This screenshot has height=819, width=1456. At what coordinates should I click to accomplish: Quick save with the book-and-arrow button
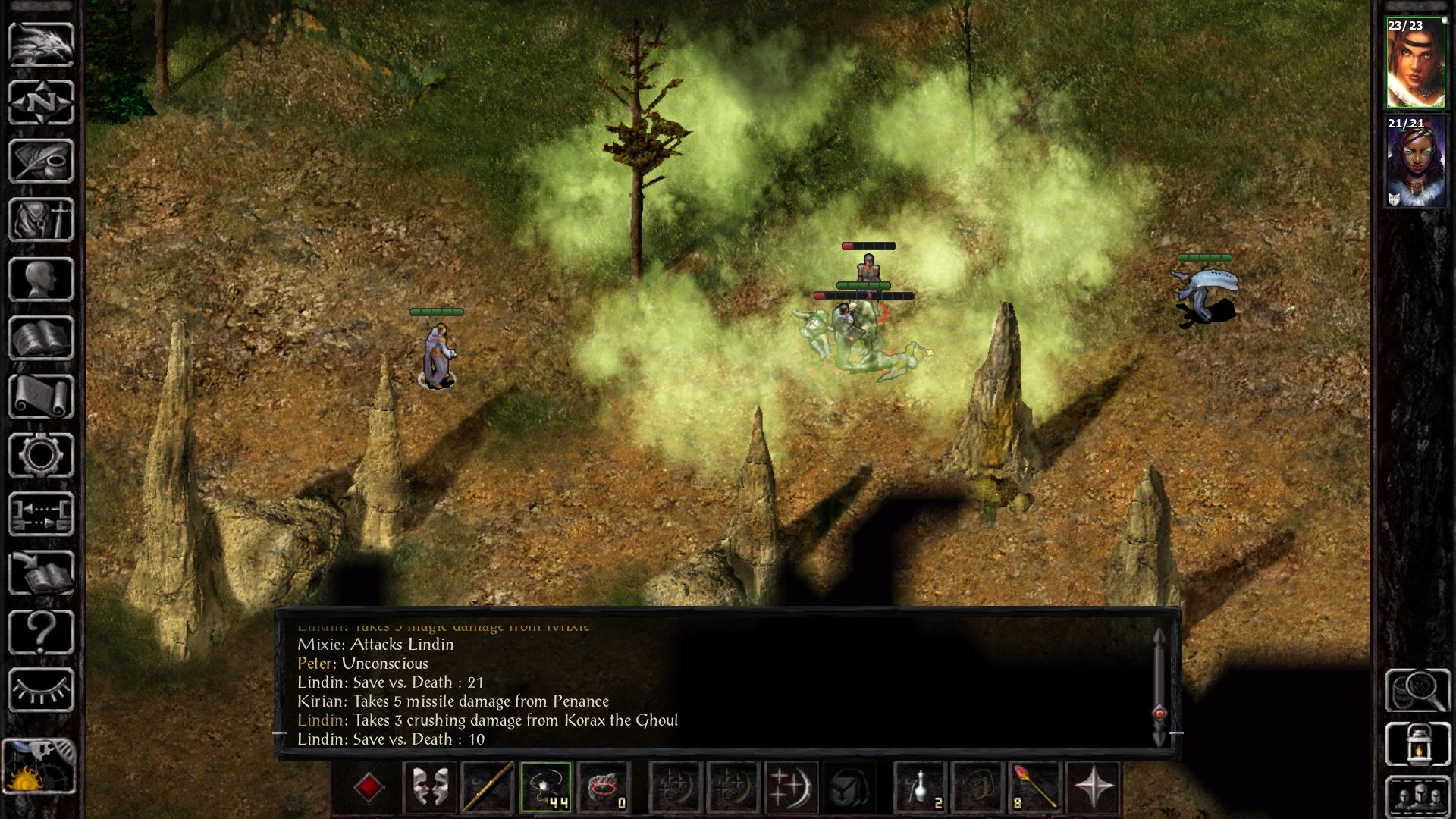tap(41, 573)
